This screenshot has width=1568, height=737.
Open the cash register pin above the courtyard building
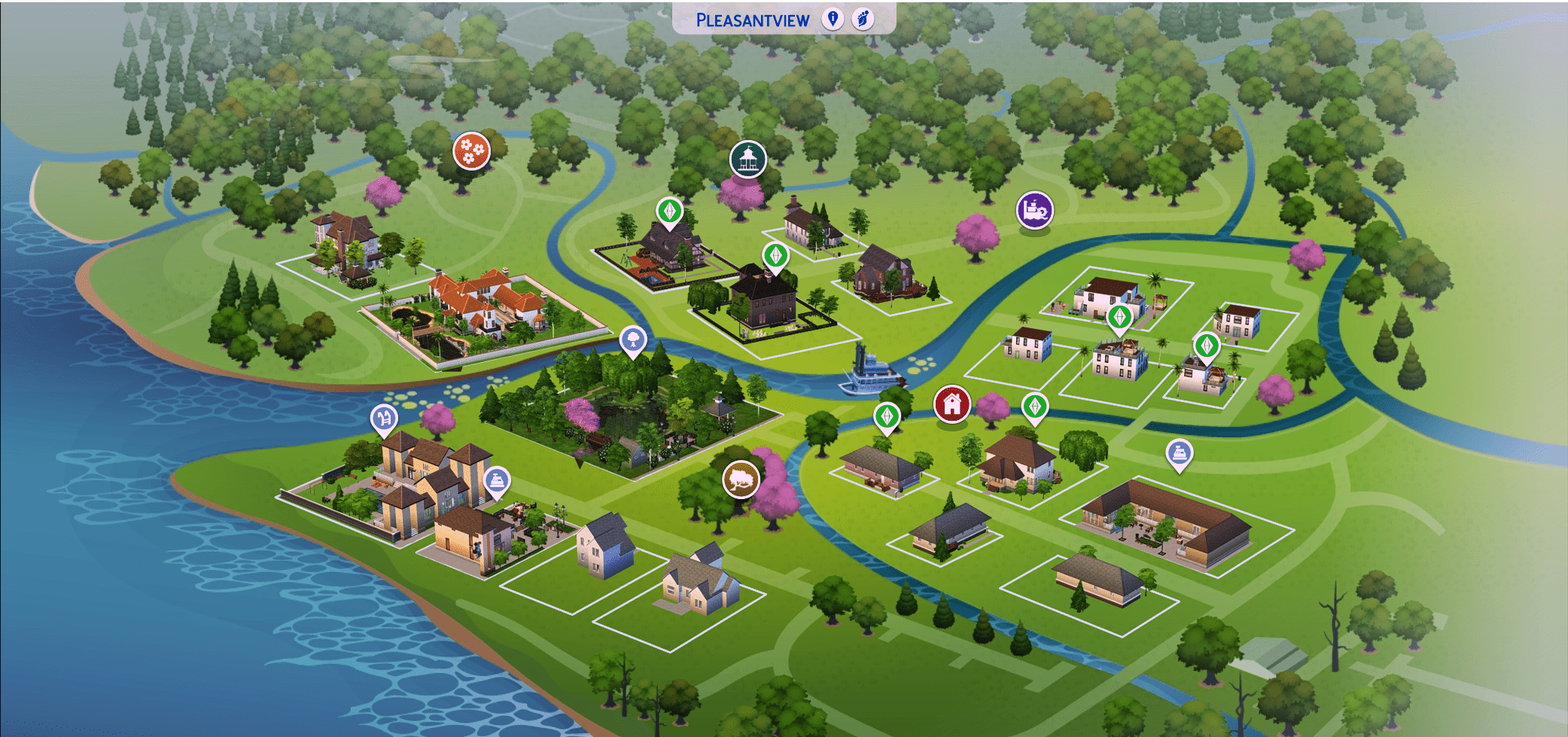tap(1179, 453)
